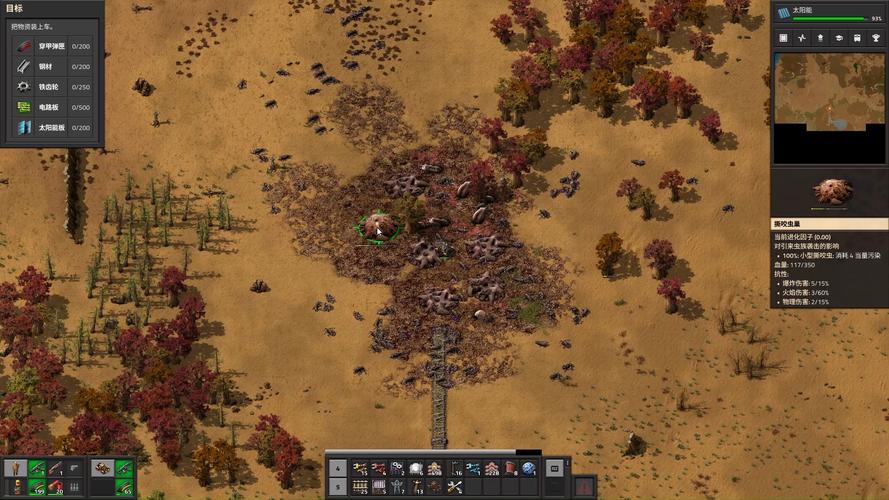
Task: Select the 穿甲弹匣 objective row
Action: 52,46
